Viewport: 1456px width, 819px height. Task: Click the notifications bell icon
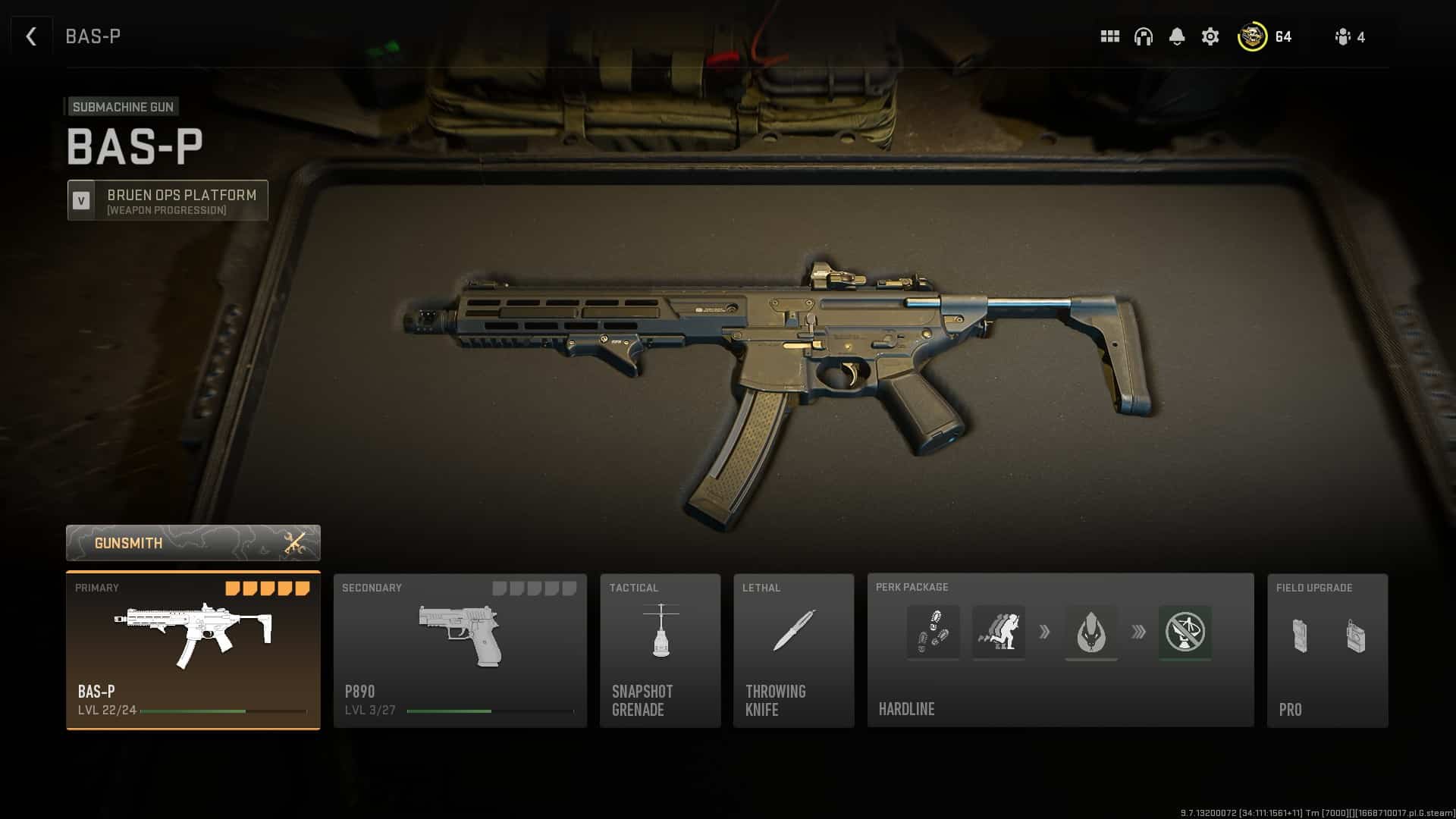[1177, 36]
